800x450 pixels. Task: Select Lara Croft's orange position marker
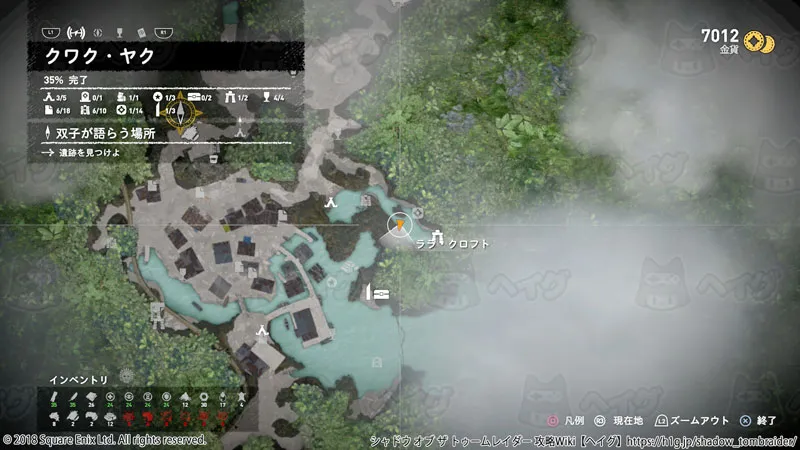(399, 224)
